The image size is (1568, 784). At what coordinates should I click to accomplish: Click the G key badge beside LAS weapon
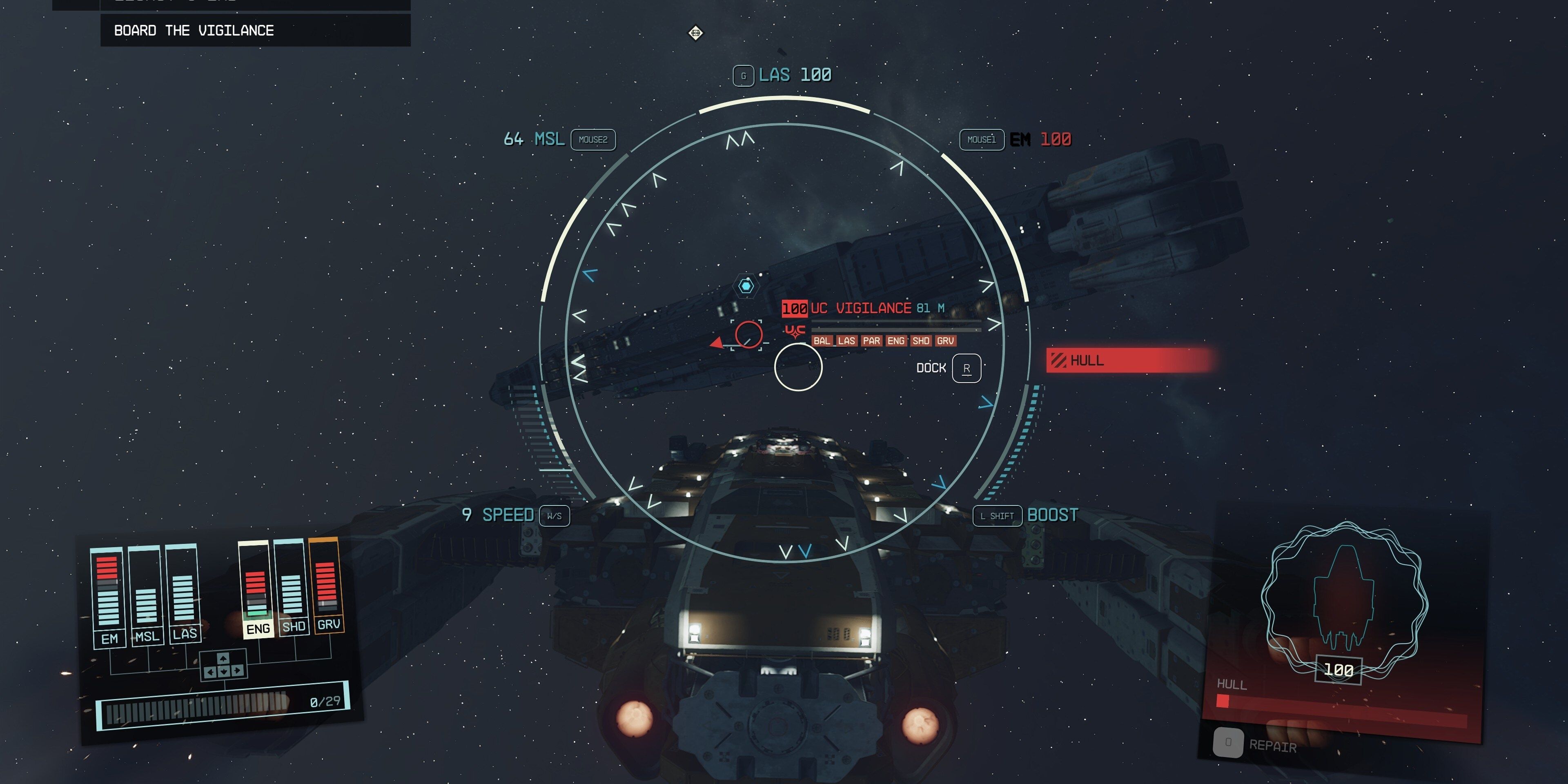coord(743,75)
